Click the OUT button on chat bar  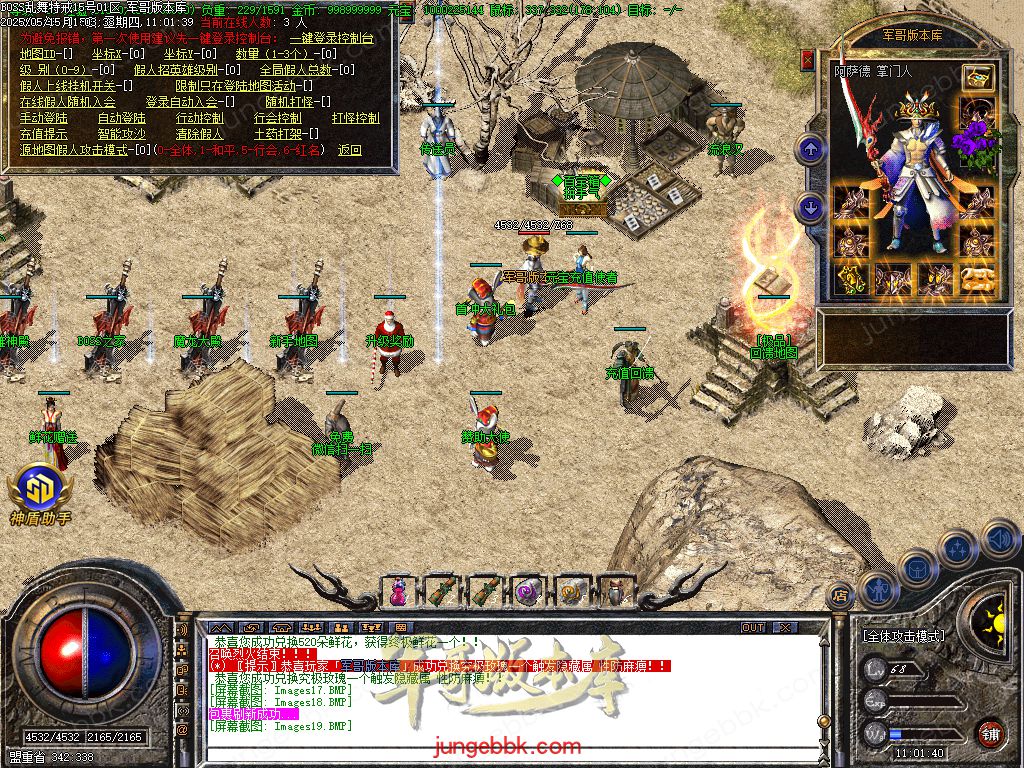click(x=753, y=628)
